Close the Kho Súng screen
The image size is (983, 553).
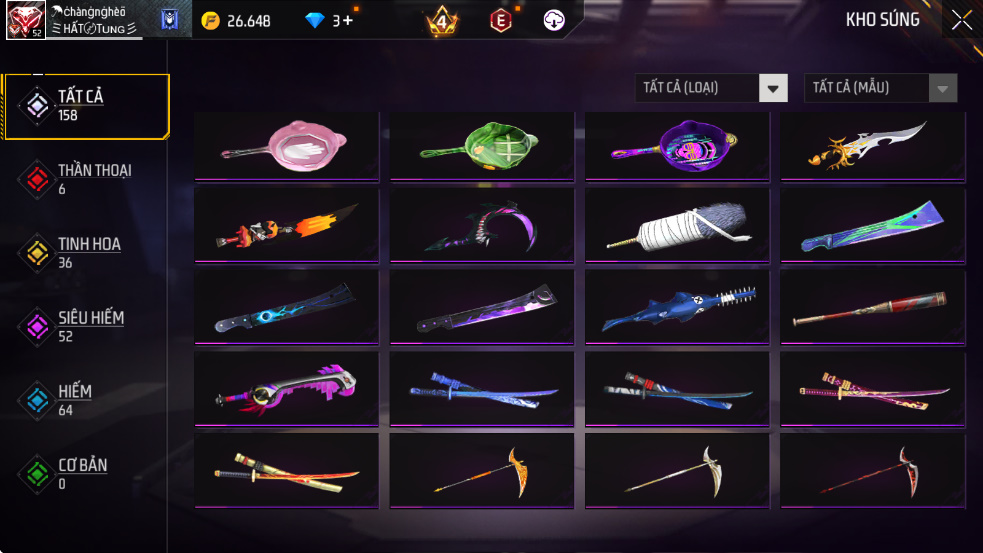[x=961, y=20]
